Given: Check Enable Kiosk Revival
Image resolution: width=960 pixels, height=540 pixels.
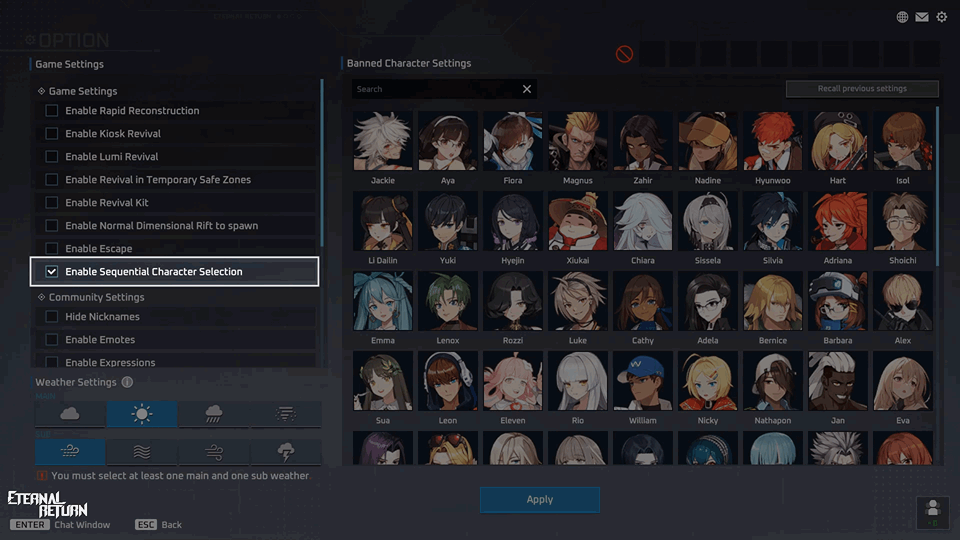Looking at the screenshot, I should pyautogui.click(x=52, y=134).
